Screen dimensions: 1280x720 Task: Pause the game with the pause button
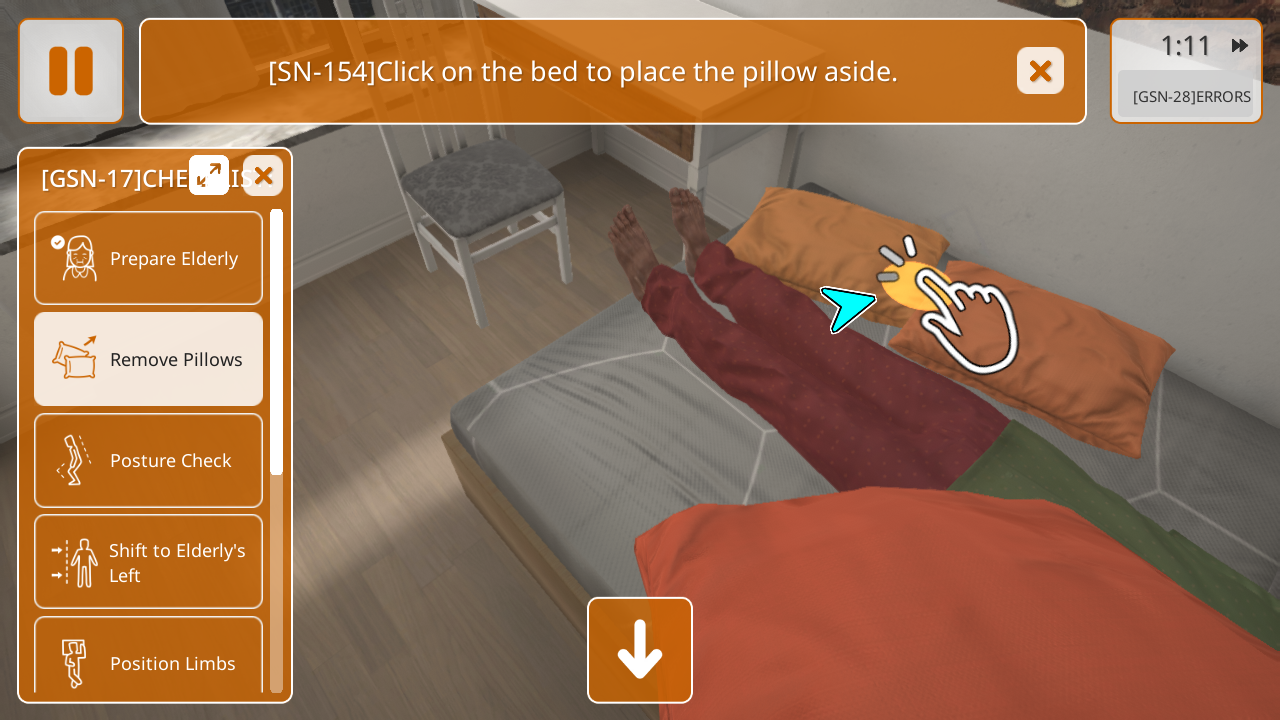[x=71, y=71]
